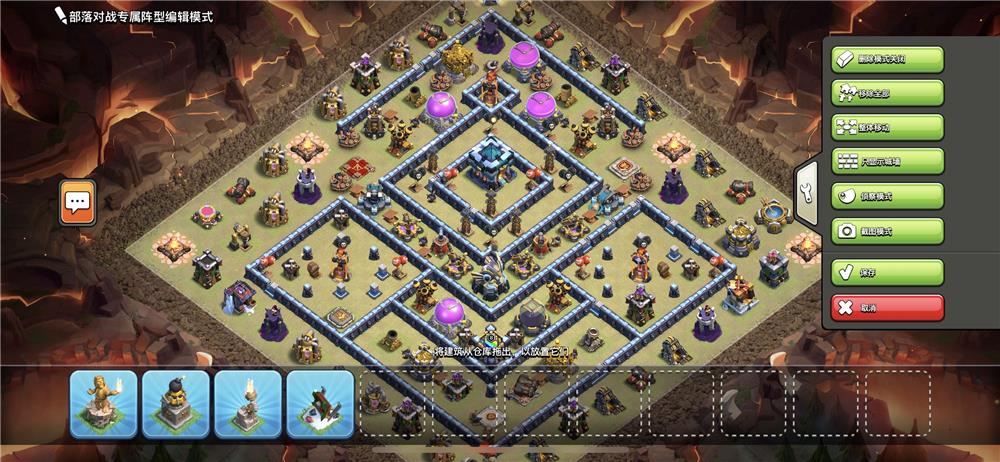Save the layout with the green checkmark button
The width and height of the screenshot is (1000, 462).
tap(886, 272)
